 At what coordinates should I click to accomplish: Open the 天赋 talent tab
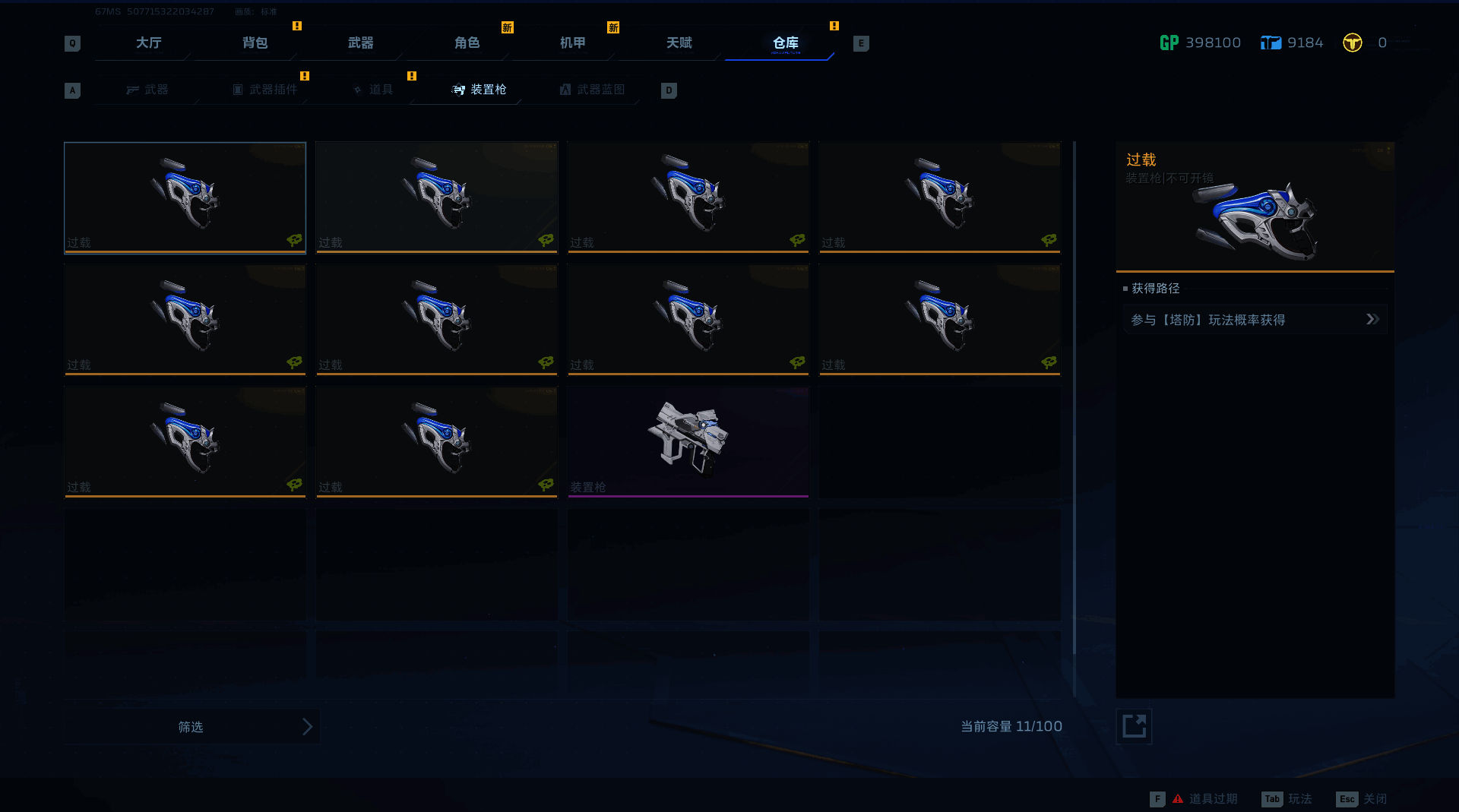(679, 43)
